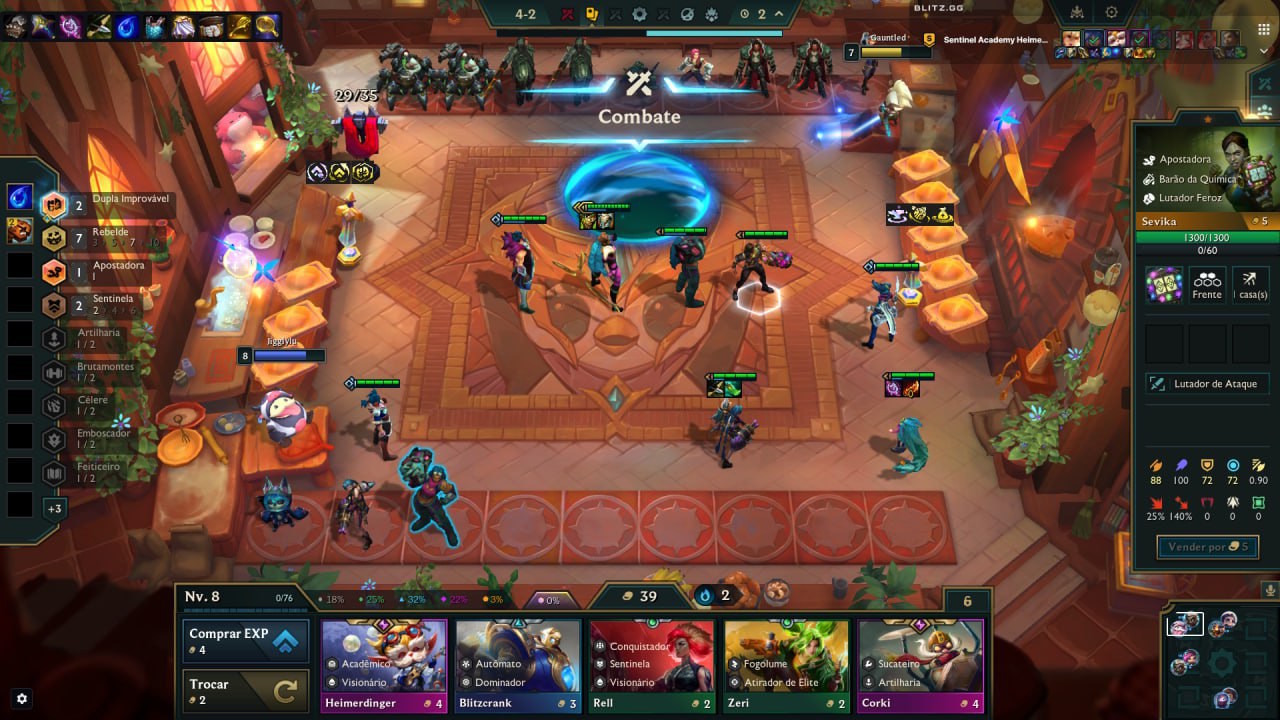This screenshot has width=1280, height=720.
Task: Expand the +3 hidden traits
Action: click(54, 508)
